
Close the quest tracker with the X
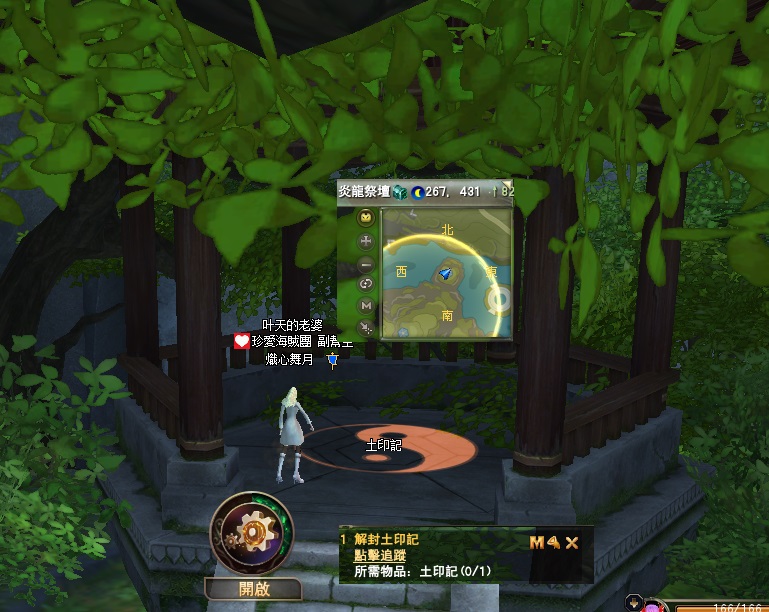(573, 543)
